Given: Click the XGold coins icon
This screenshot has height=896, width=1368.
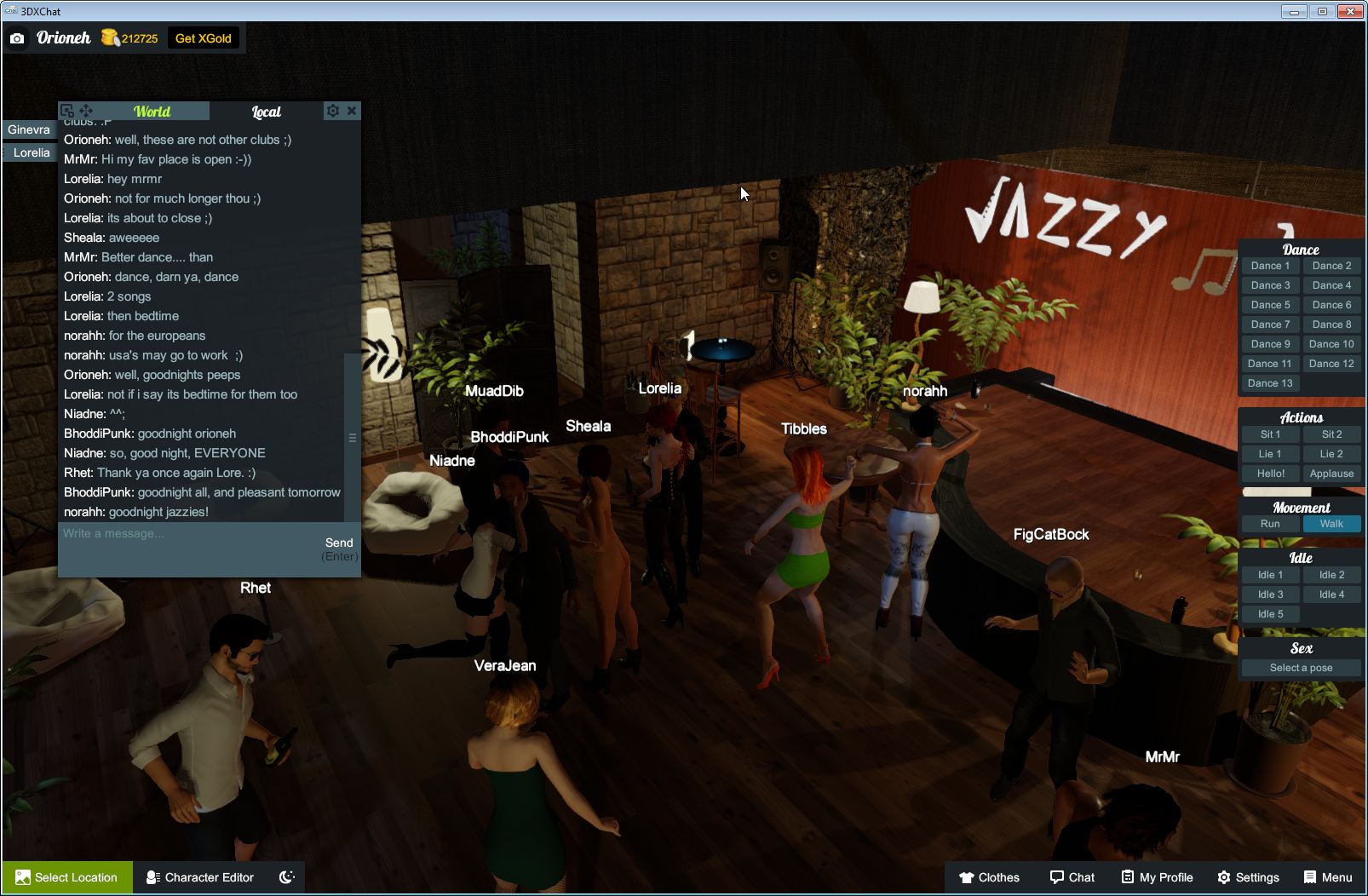Looking at the screenshot, I should click(109, 37).
